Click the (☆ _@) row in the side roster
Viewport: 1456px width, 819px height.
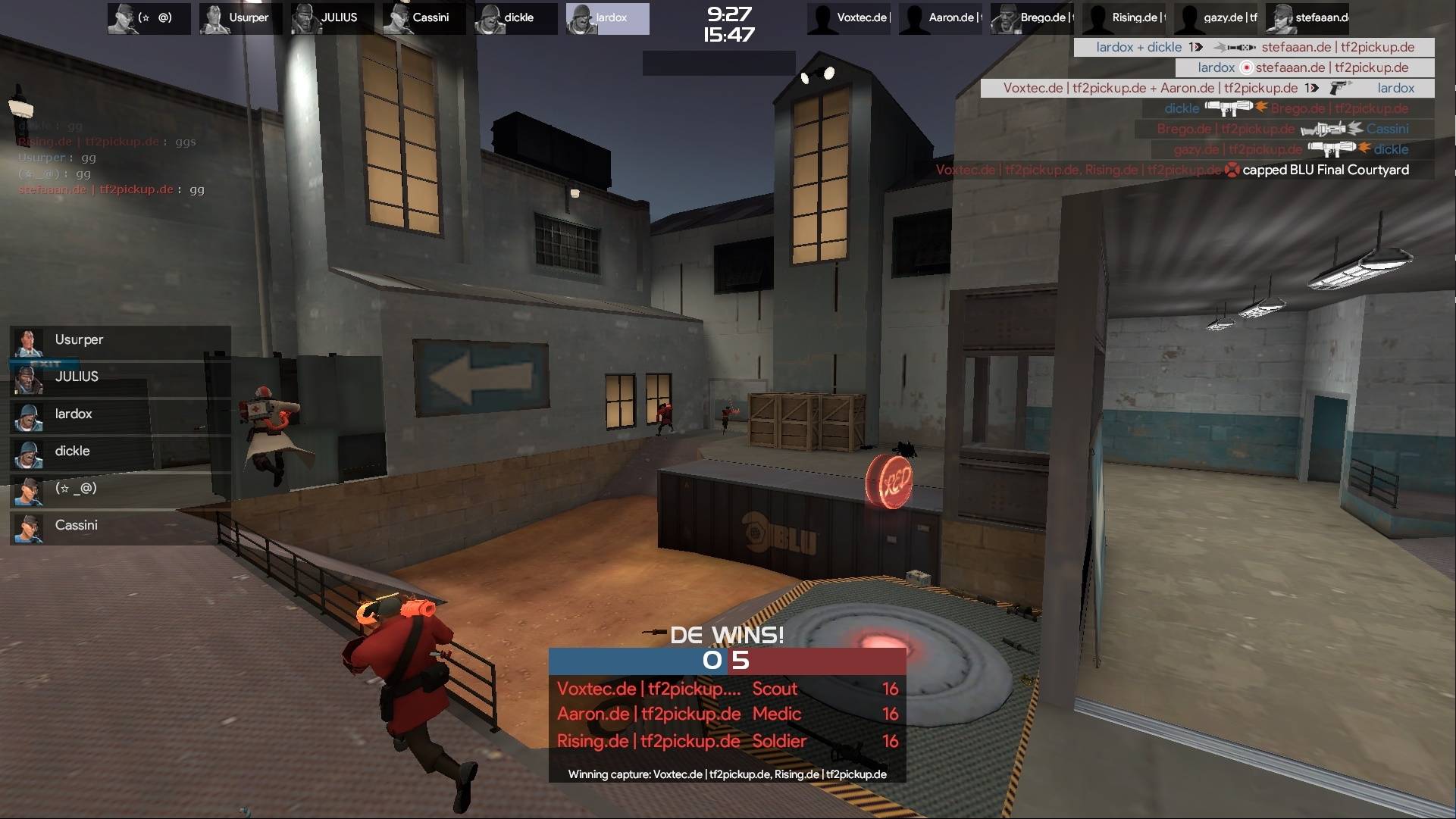[120, 489]
